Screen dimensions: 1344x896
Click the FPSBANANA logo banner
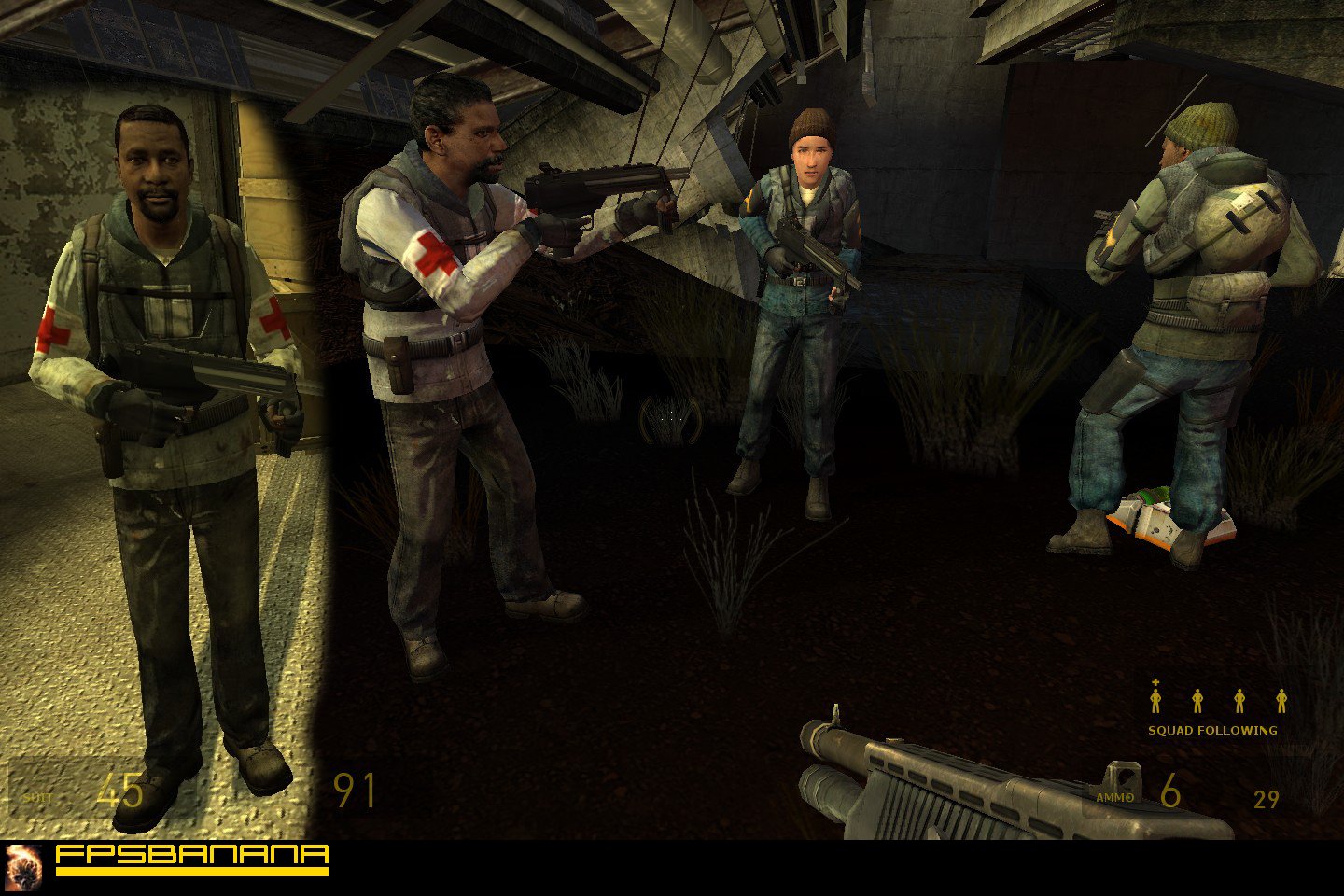pos(191,852)
